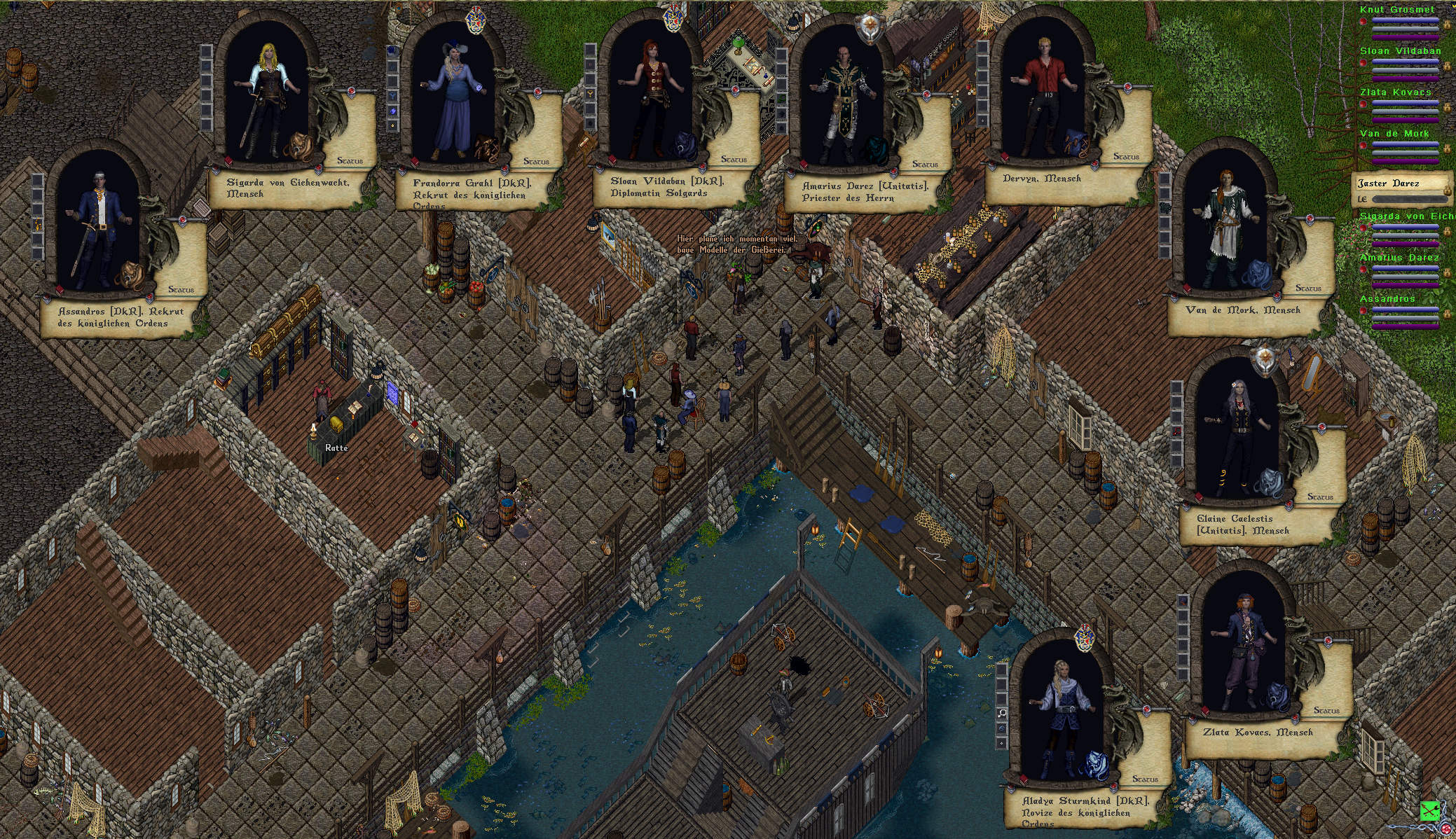
Task: Open Zlata Kovacs's Status button
Action: pyautogui.click(x=1326, y=711)
